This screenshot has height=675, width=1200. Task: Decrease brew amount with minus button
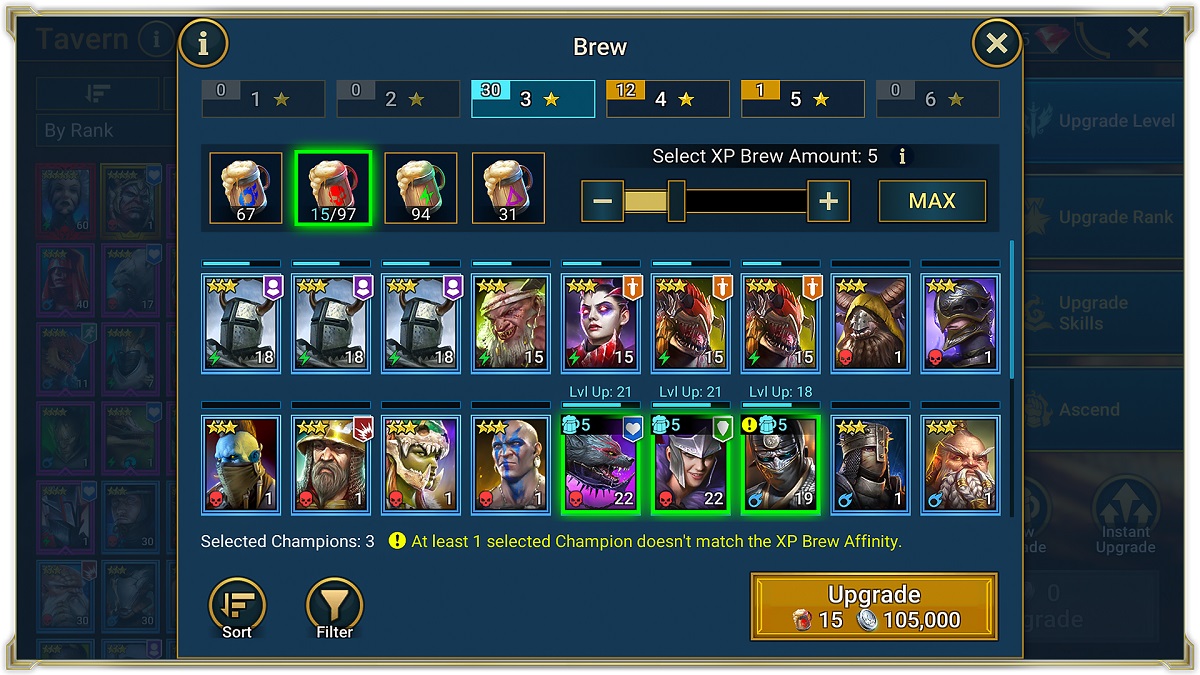pyautogui.click(x=602, y=201)
